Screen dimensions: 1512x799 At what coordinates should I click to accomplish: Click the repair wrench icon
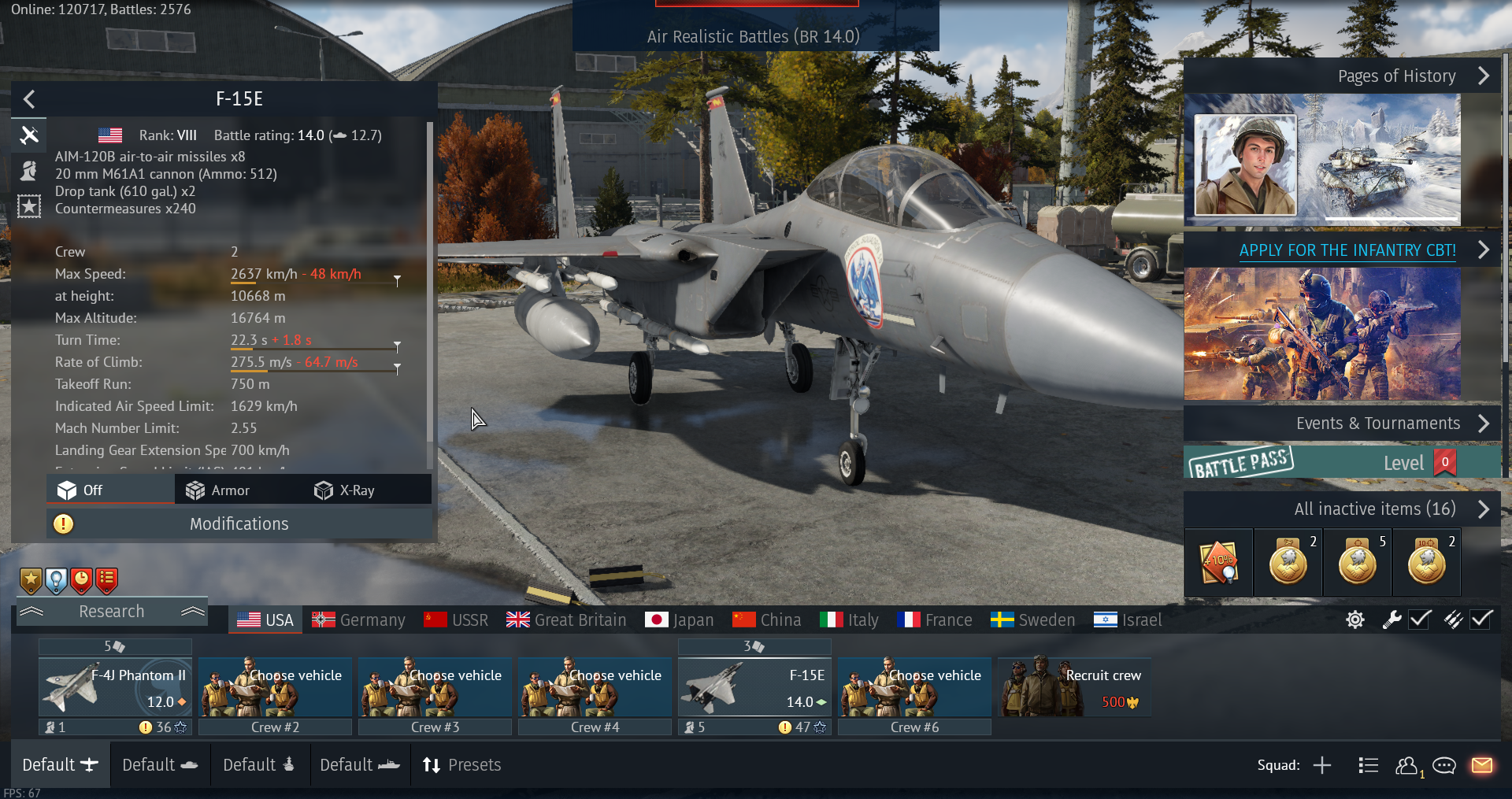pyautogui.click(x=1391, y=620)
